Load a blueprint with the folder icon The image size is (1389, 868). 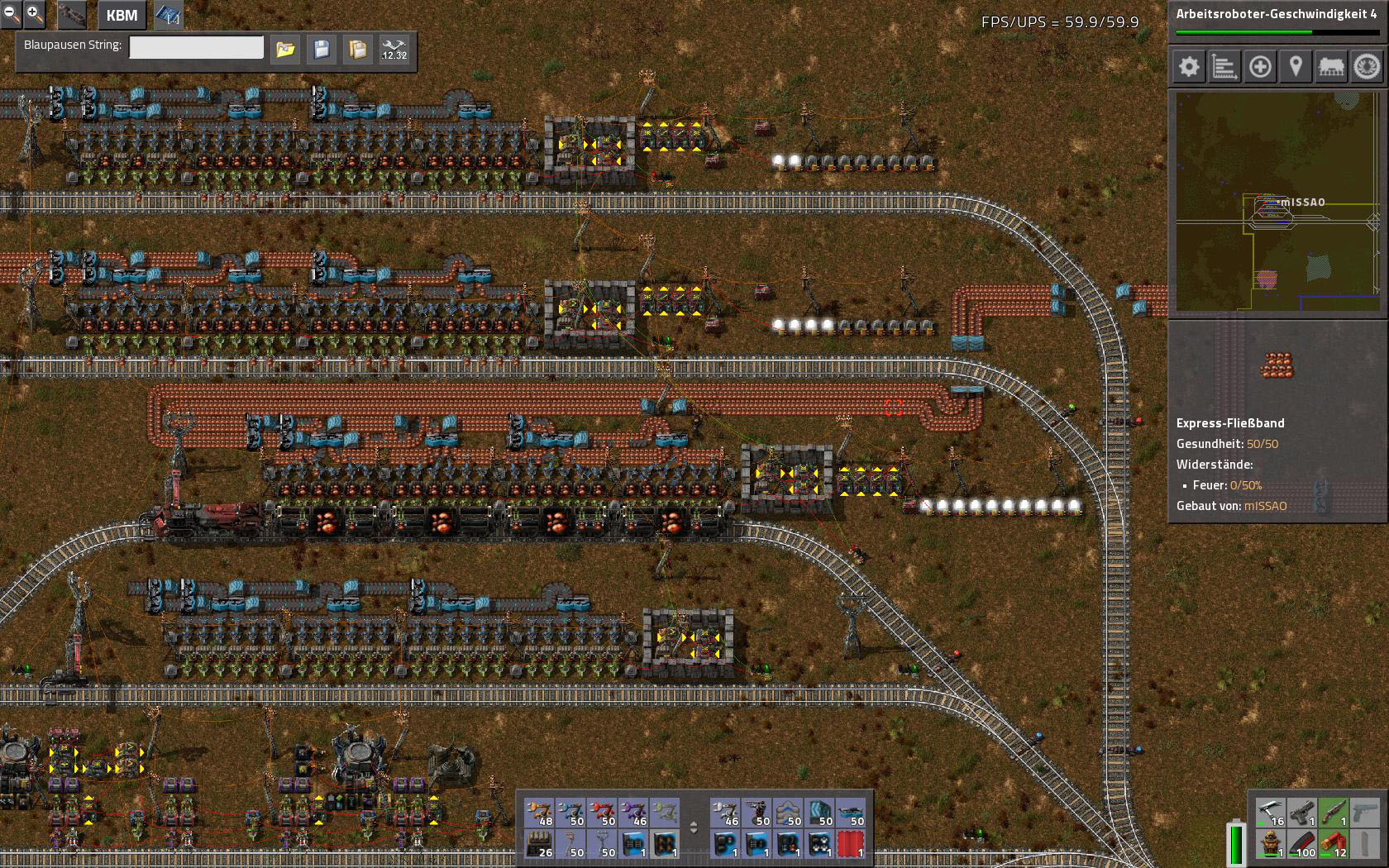[x=285, y=50]
